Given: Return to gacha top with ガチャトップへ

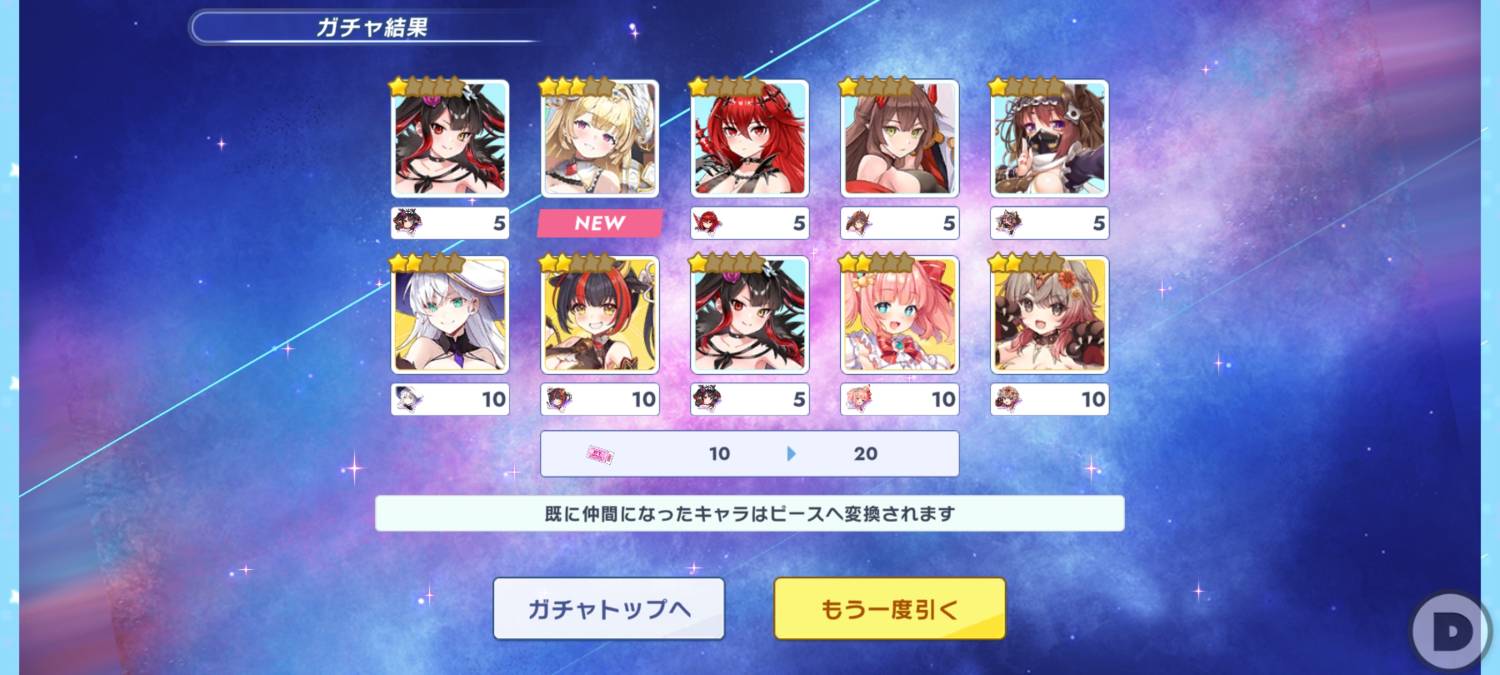Looking at the screenshot, I should tap(608, 609).
